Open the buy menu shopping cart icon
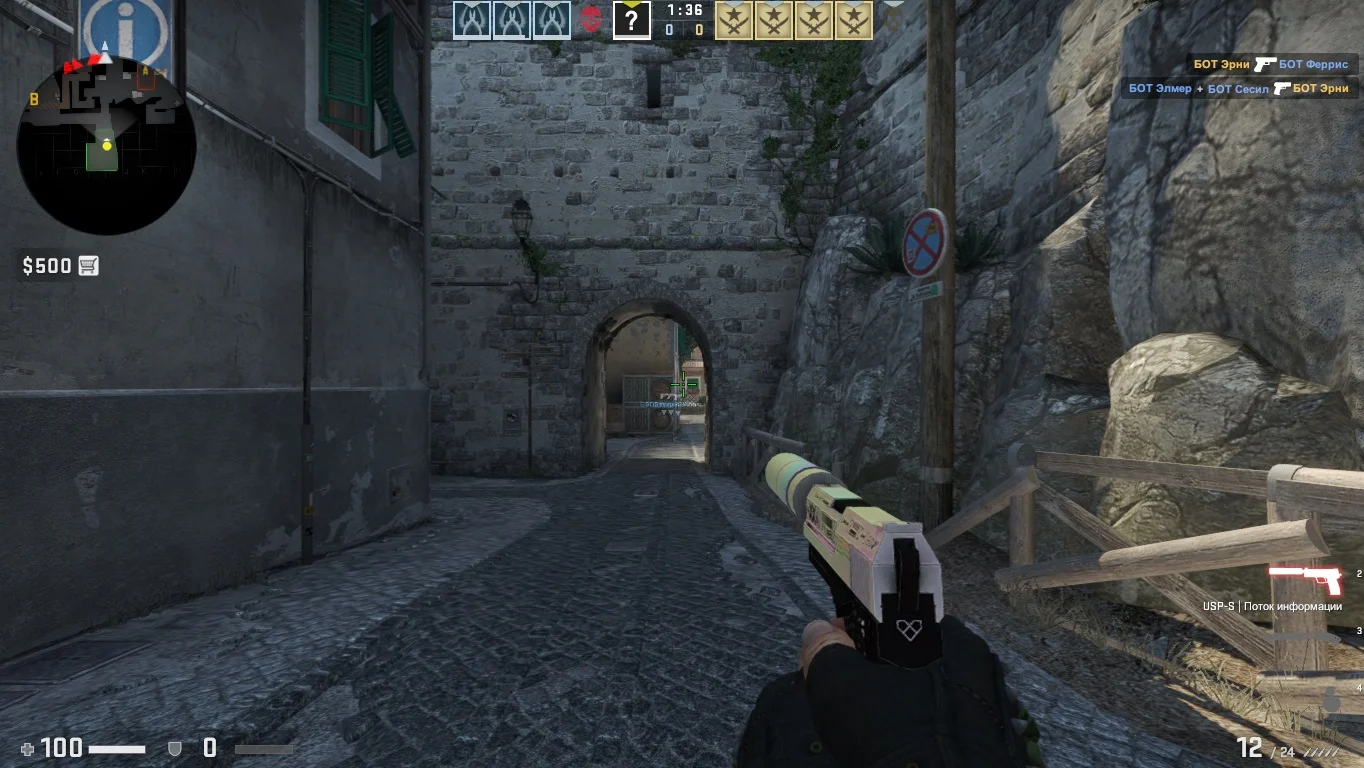This screenshot has height=768, width=1364. pos(89,265)
